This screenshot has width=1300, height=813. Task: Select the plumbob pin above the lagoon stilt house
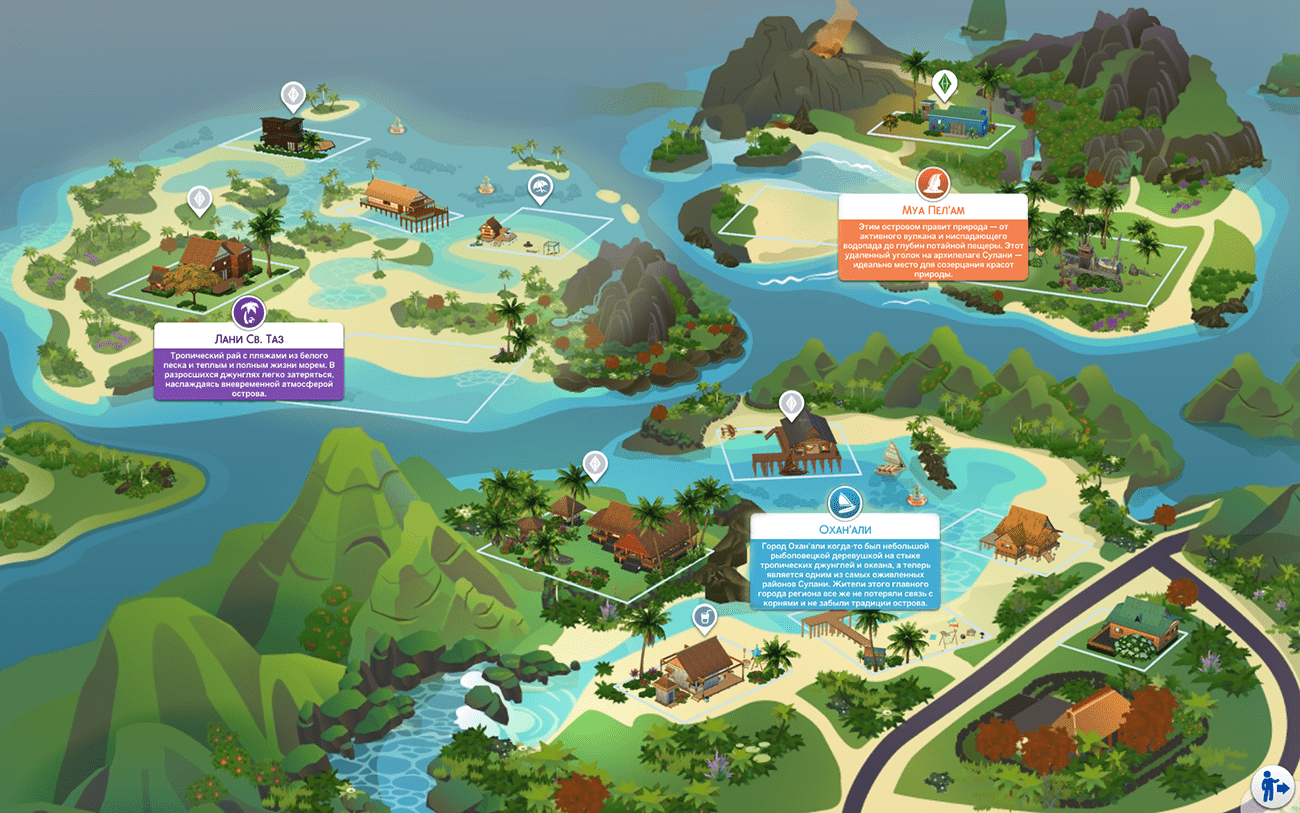[x=791, y=404]
